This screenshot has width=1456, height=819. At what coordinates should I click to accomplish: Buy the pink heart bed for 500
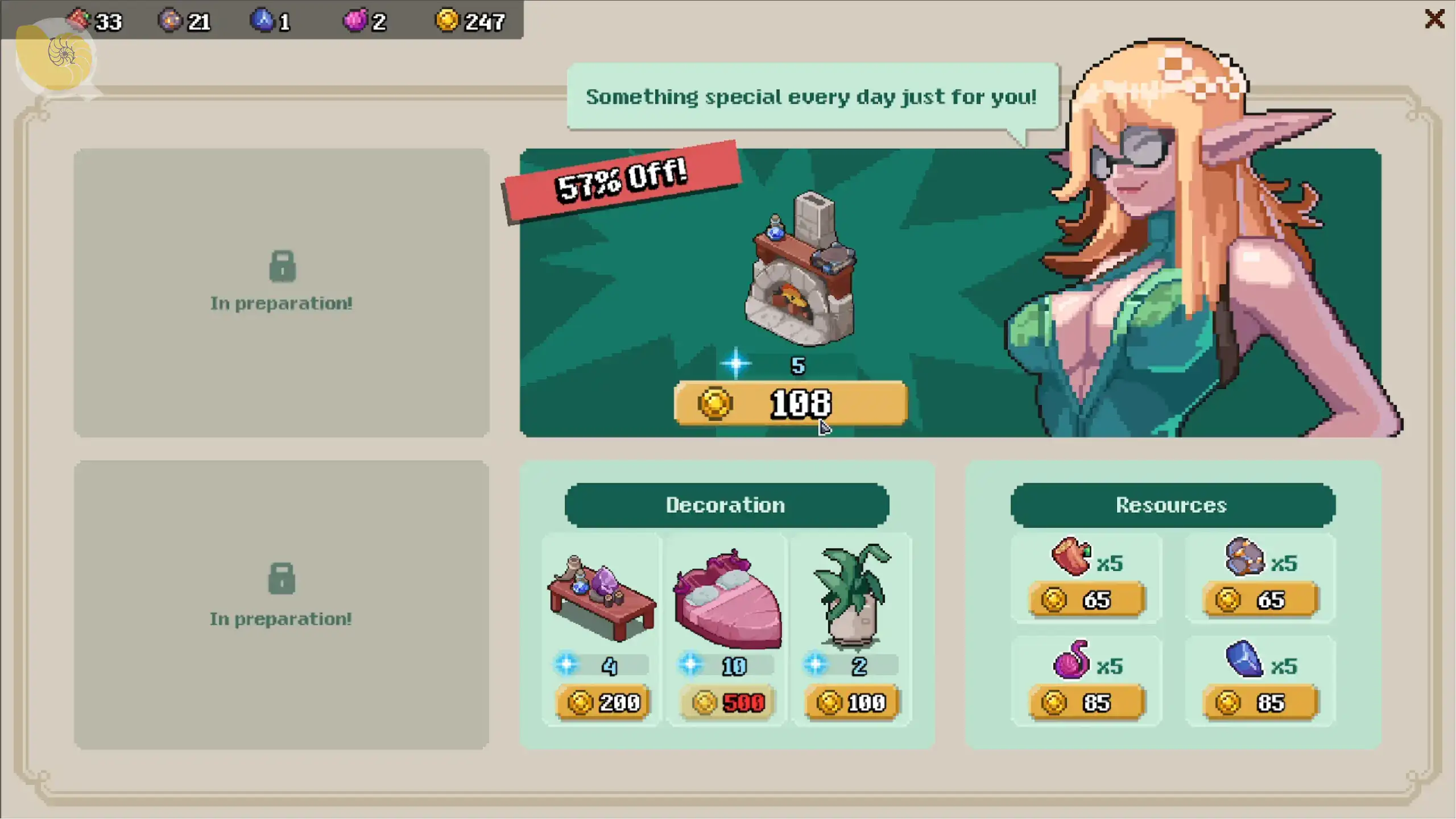[727, 703]
